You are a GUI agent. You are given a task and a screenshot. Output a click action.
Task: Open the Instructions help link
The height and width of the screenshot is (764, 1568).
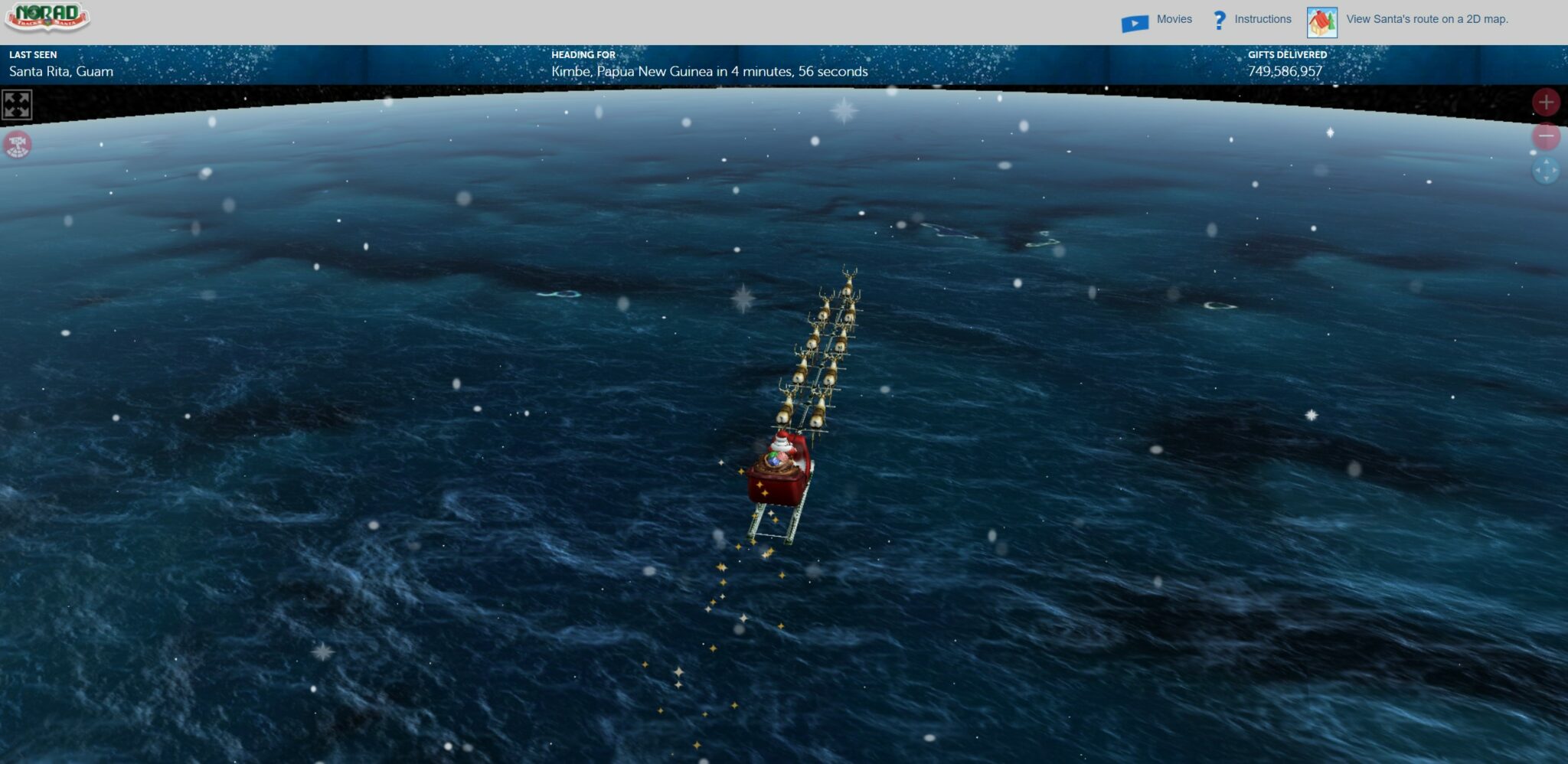click(x=1262, y=20)
